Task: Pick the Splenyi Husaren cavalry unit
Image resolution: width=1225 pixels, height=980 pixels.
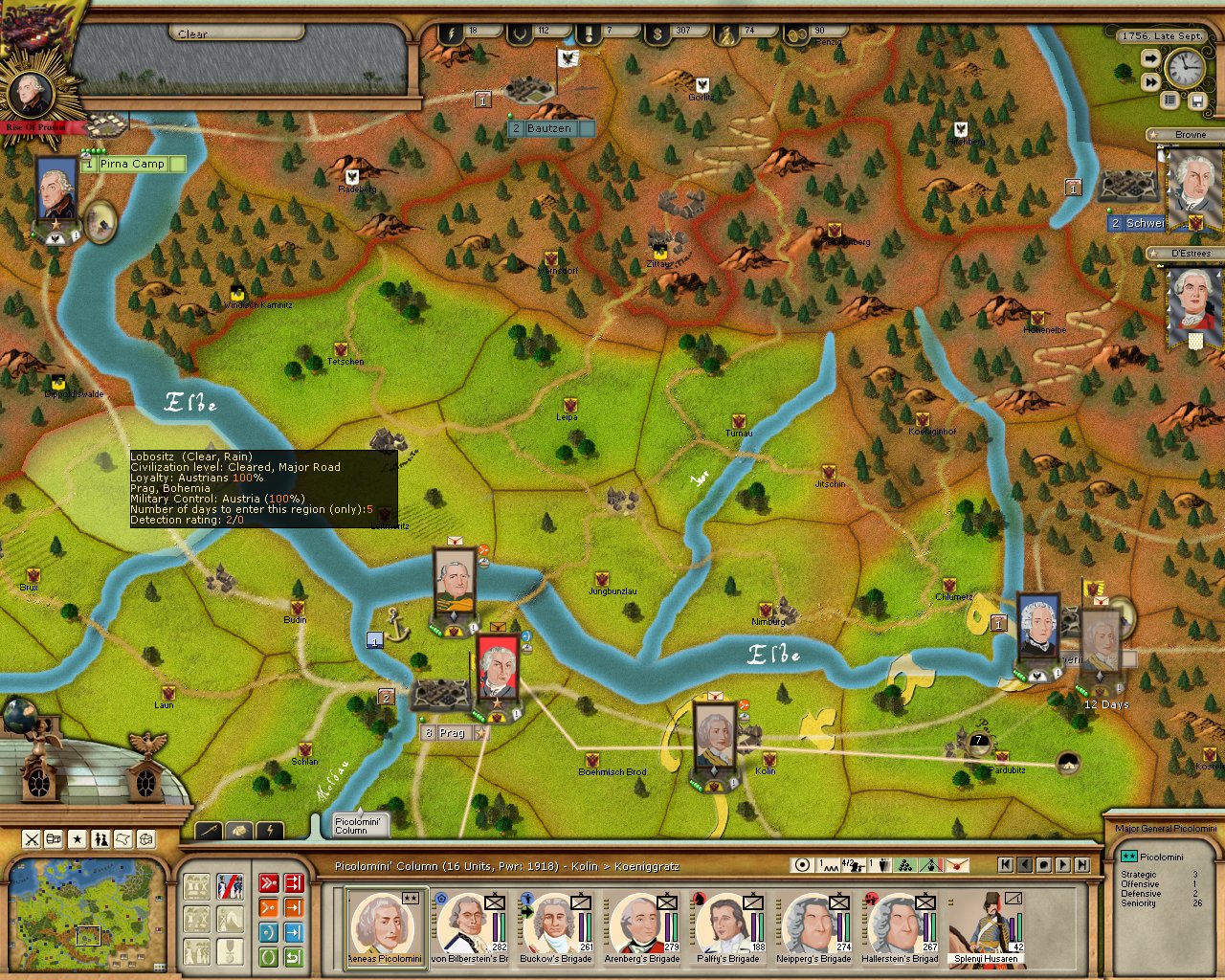Action: point(987,926)
